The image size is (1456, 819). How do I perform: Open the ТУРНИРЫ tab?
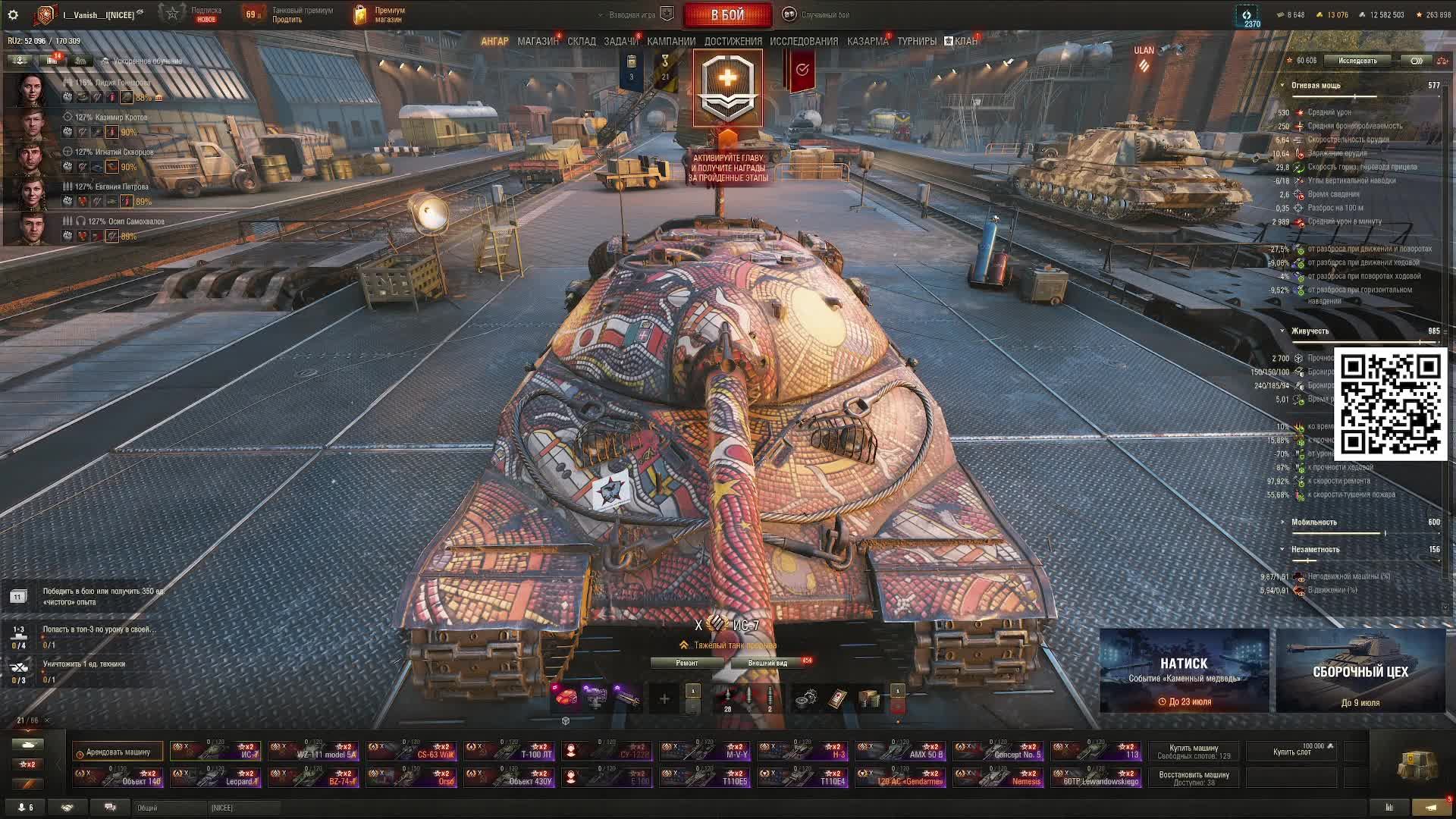(917, 41)
